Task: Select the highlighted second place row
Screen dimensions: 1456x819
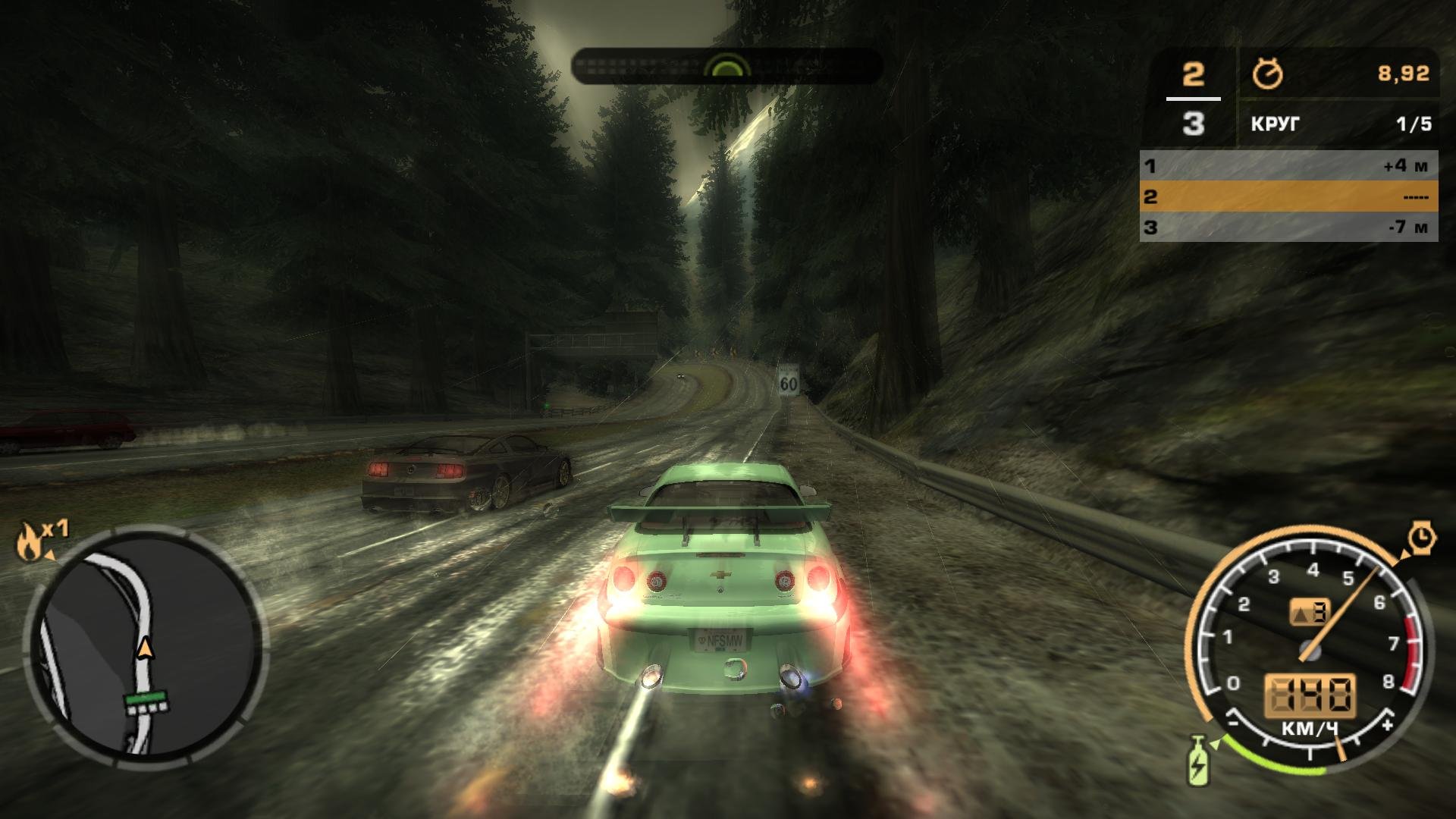Action: 1288,196
